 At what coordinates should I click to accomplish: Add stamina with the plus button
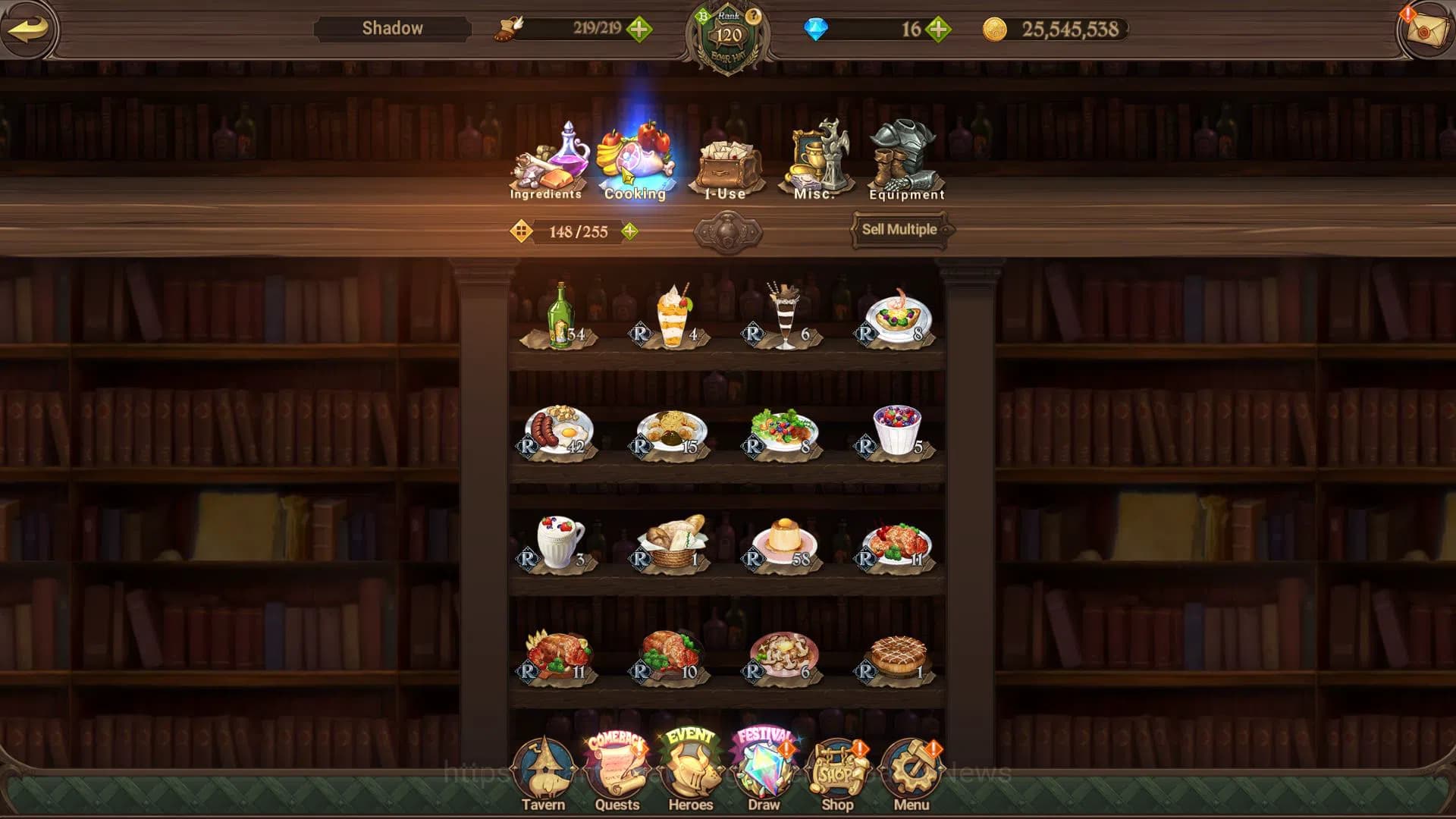(639, 30)
